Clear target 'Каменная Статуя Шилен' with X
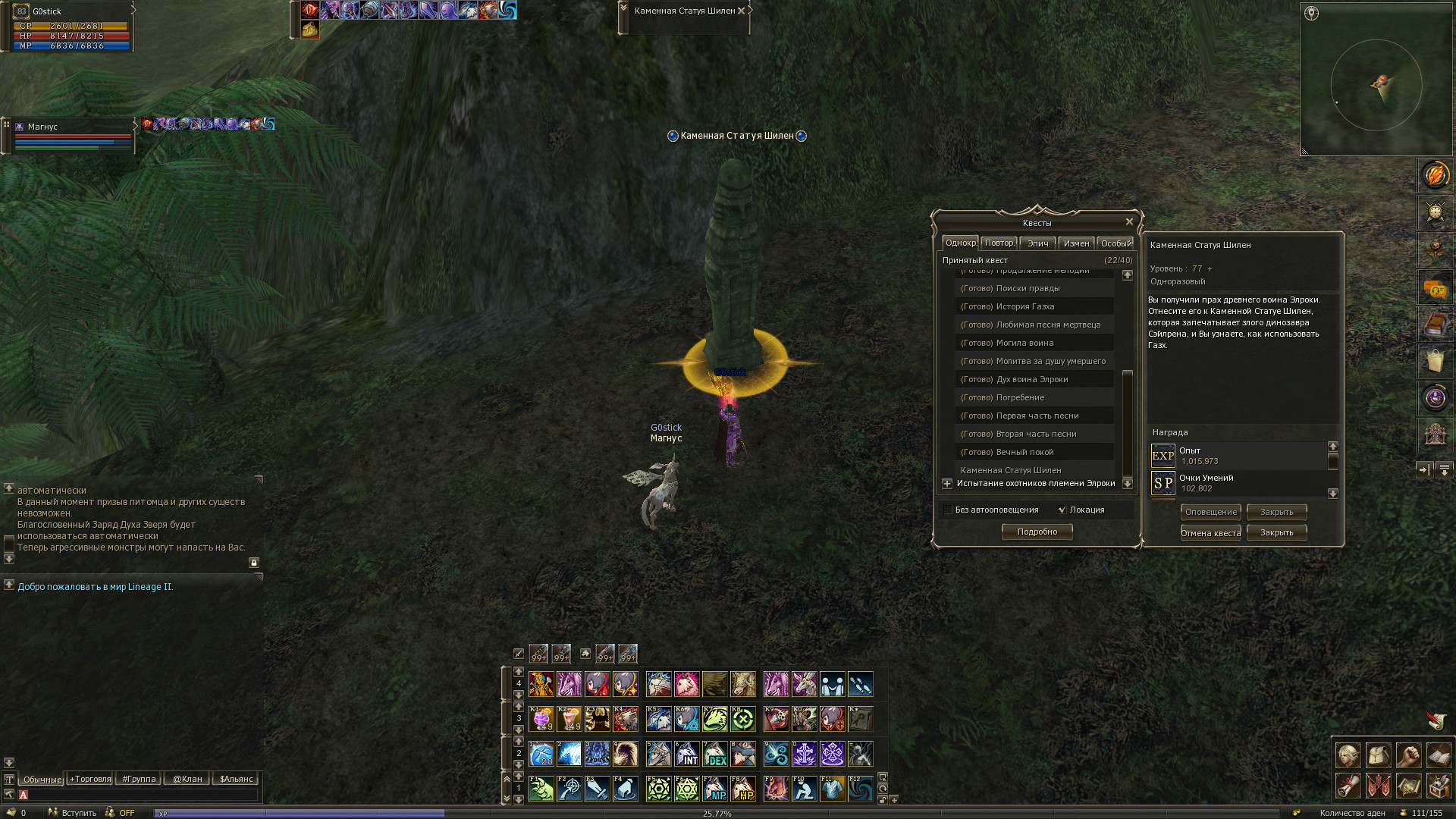The height and width of the screenshot is (819, 1456). tap(742, 11)
